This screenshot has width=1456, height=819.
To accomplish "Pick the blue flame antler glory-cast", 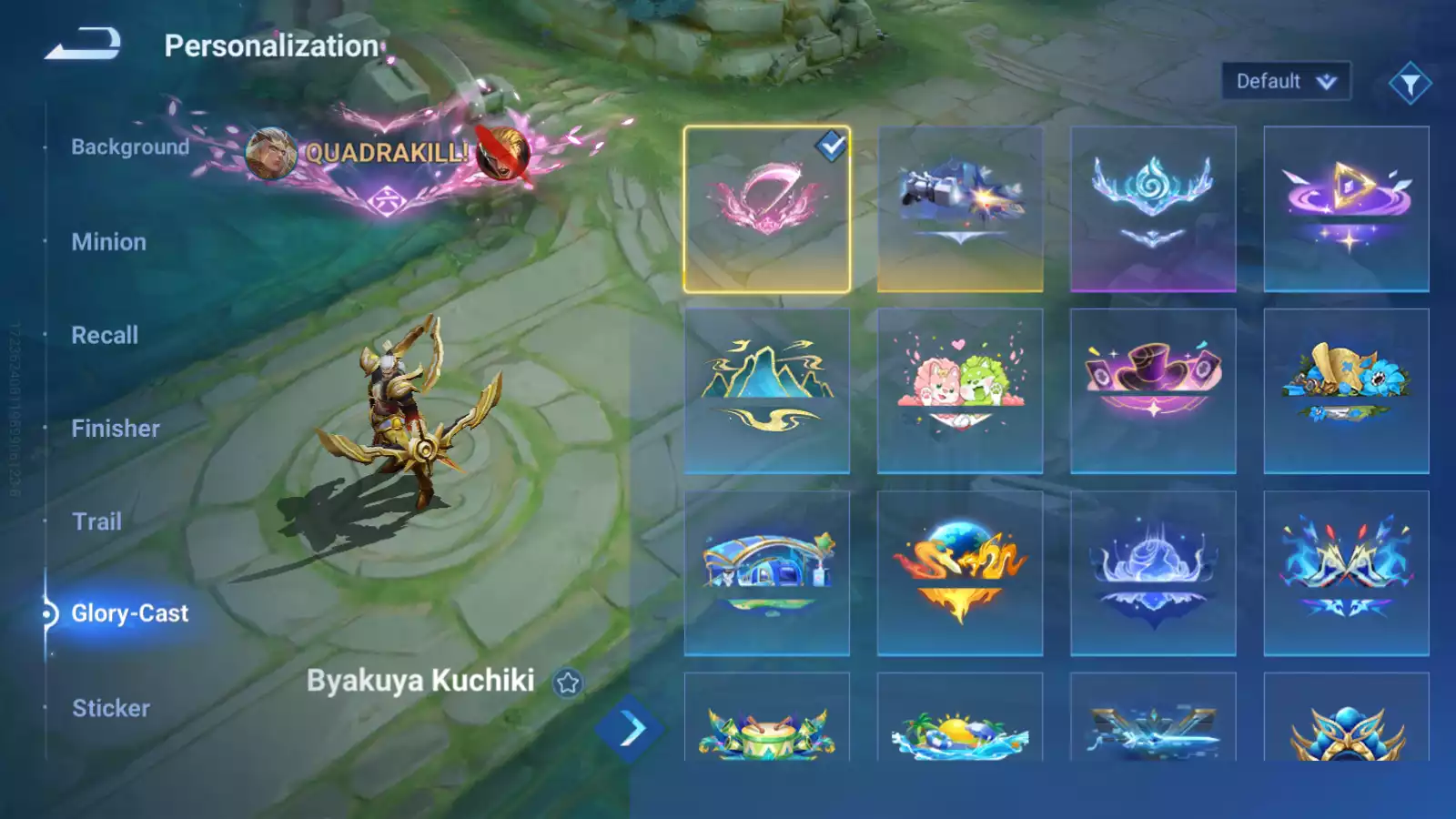I will 1153,209.
